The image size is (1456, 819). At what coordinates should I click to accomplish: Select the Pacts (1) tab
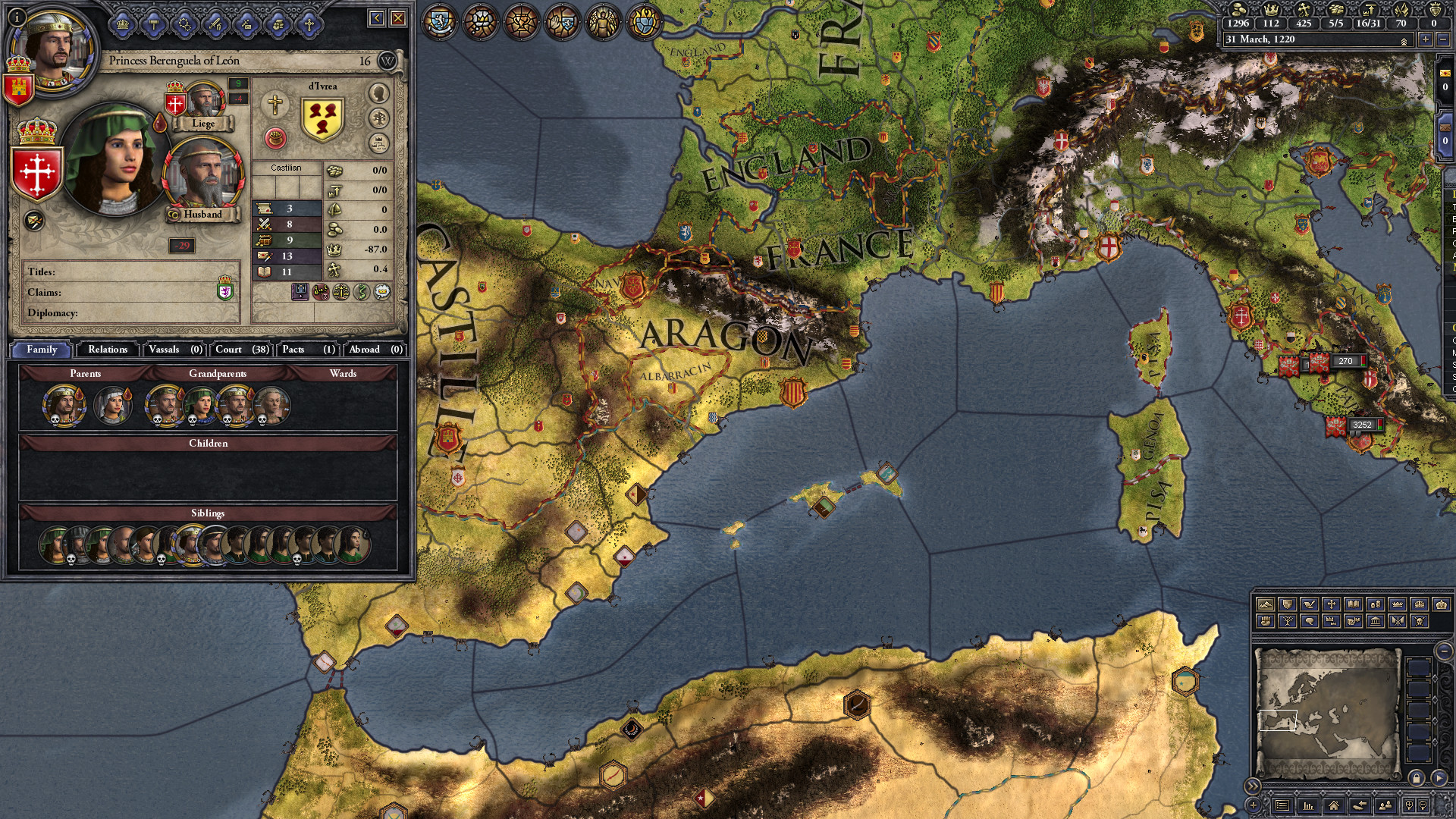(x=307, y=350)
